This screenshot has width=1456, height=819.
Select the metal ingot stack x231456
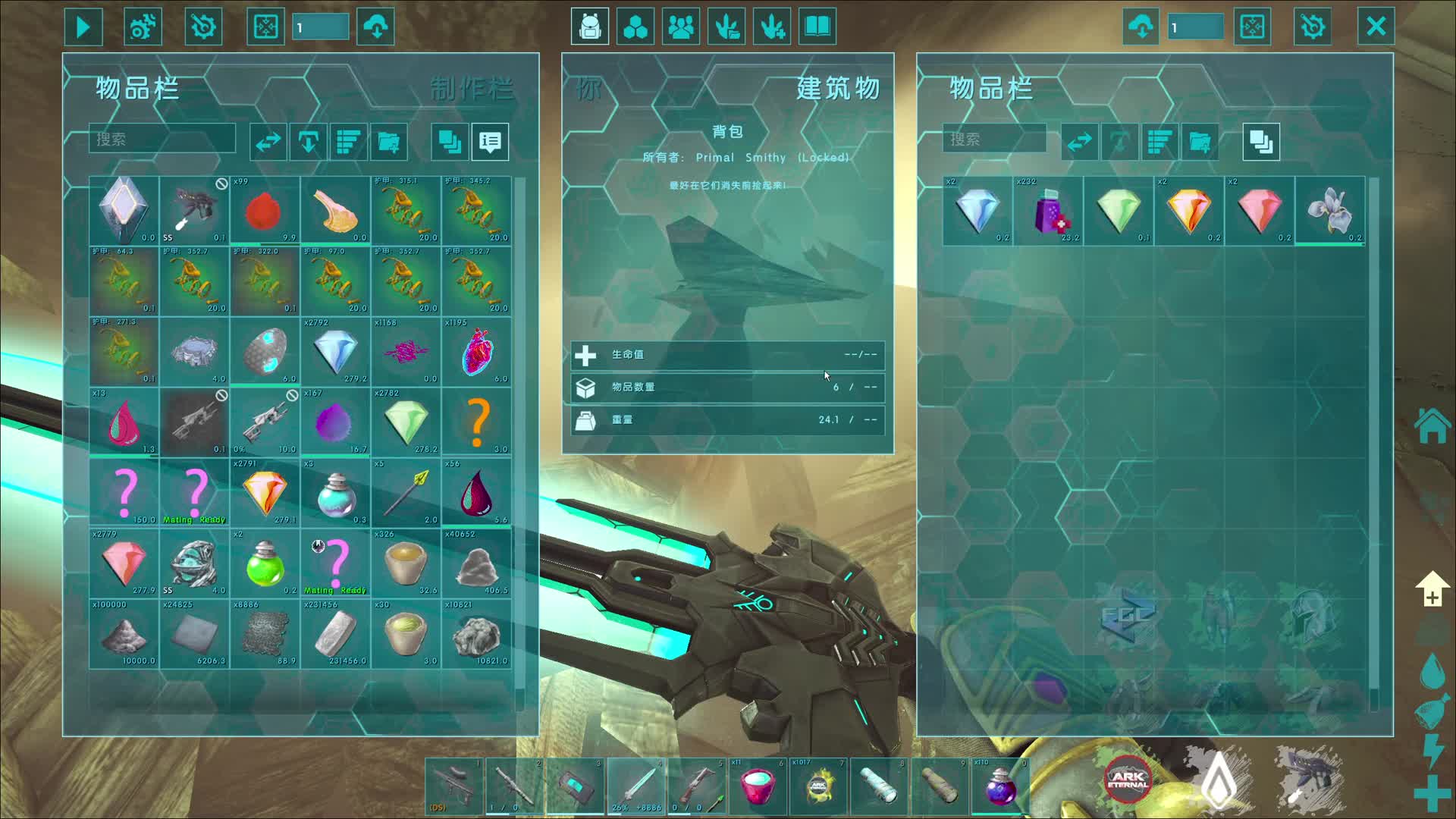click(x=335, y=633)
